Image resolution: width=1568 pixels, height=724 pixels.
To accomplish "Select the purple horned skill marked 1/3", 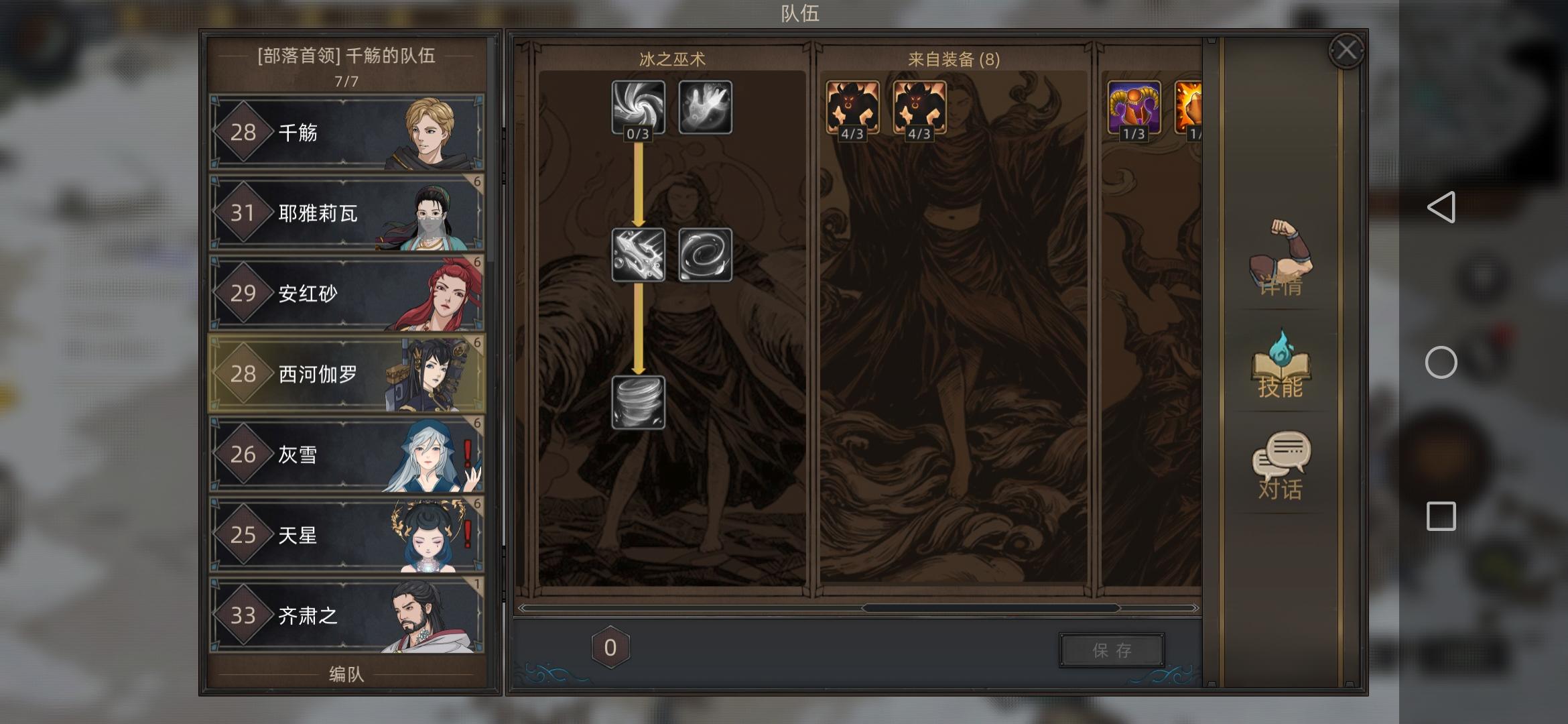I will pos(1134,107).
